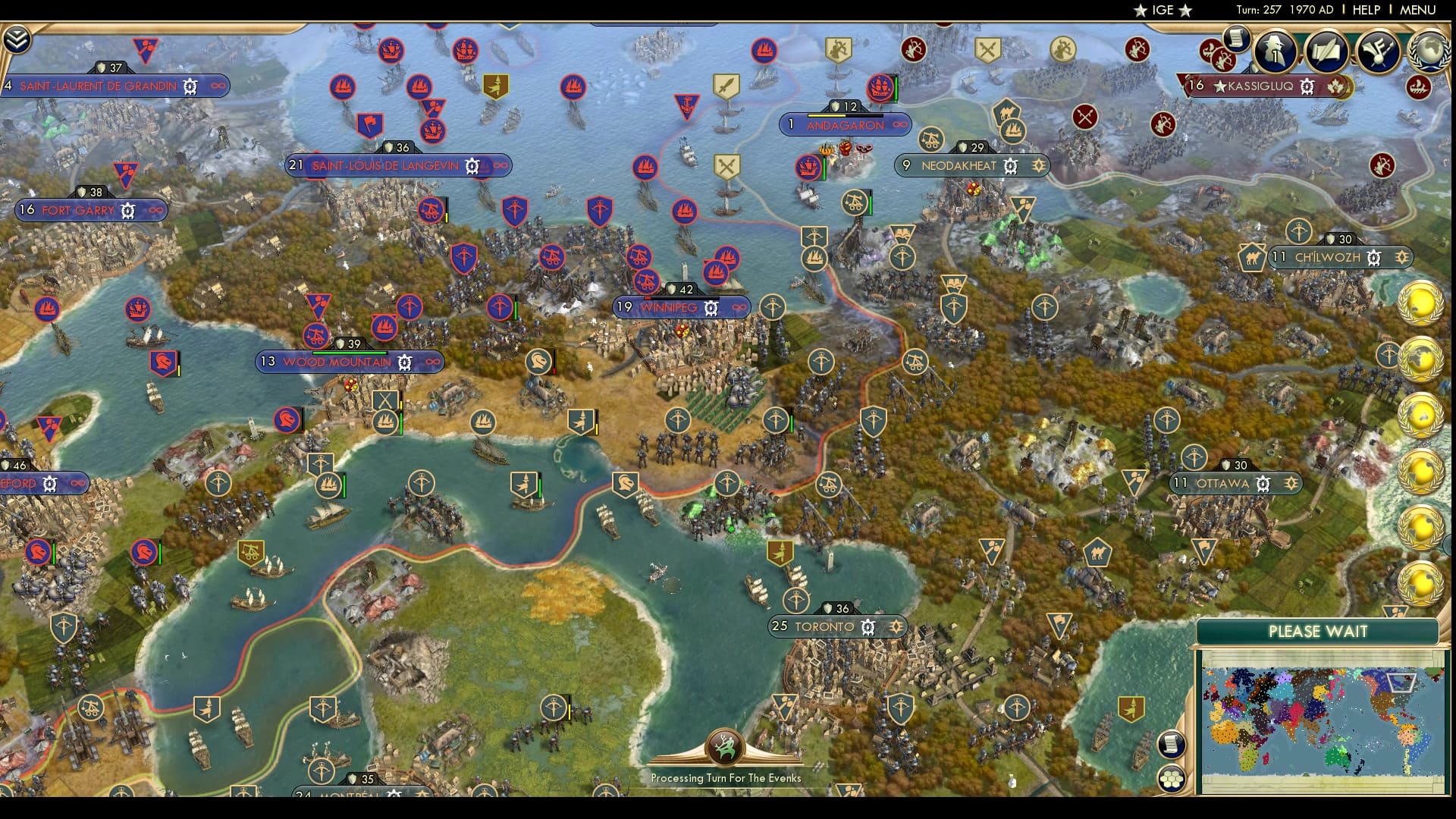Open Winnipeg's city screen by clicking its name
This screenshot has height=819, width=1456.
[x=667, y=308]
